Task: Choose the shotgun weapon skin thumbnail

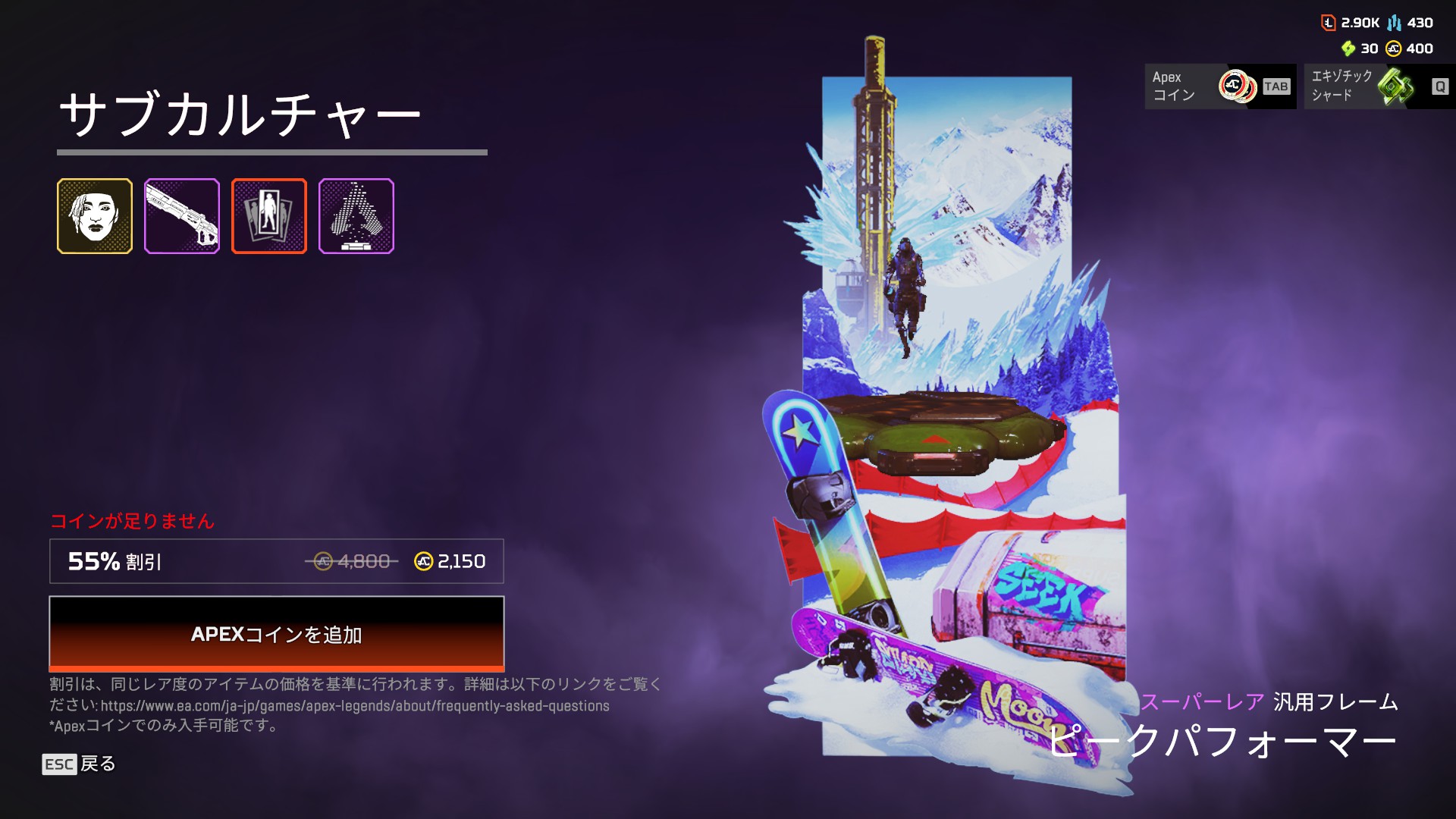Action: (182, 216)
